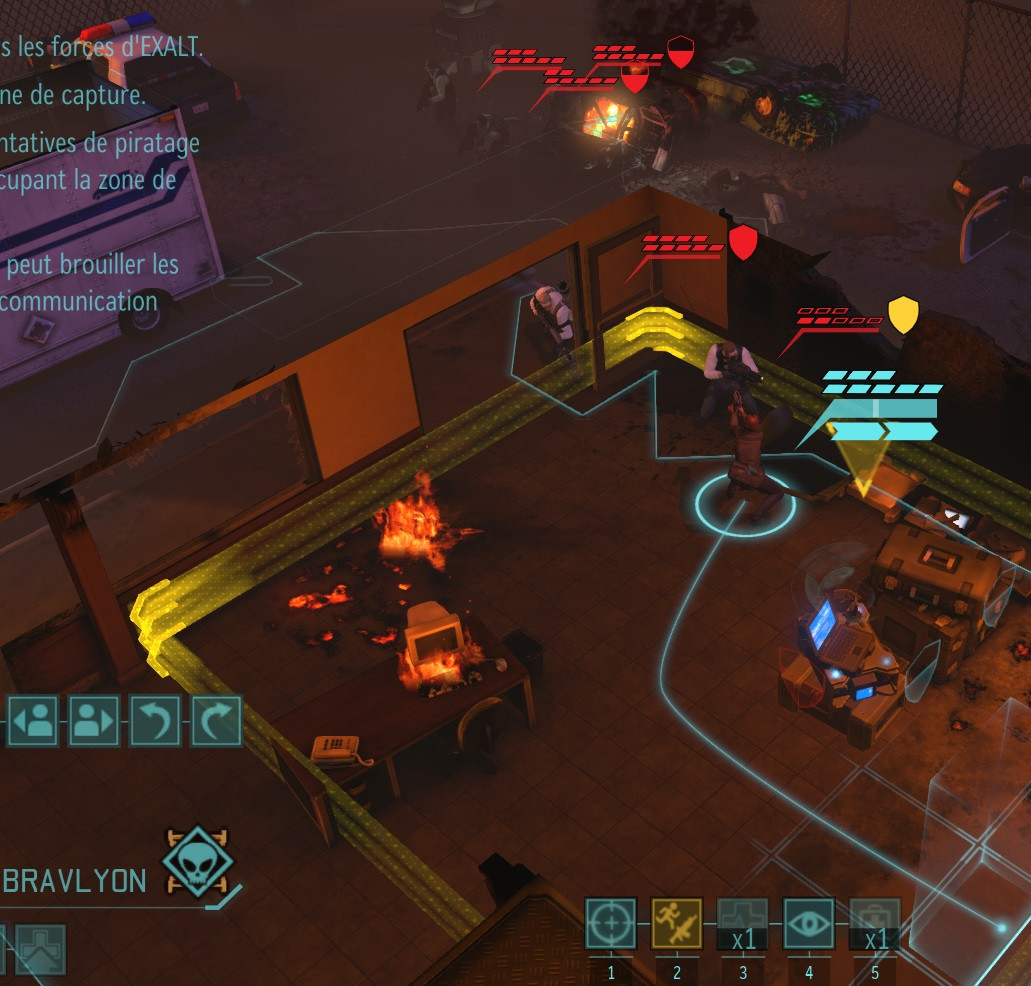The image size is (1031, 986).
Task: Use the Run and Gun ability
Action: (x=676, y=923)
